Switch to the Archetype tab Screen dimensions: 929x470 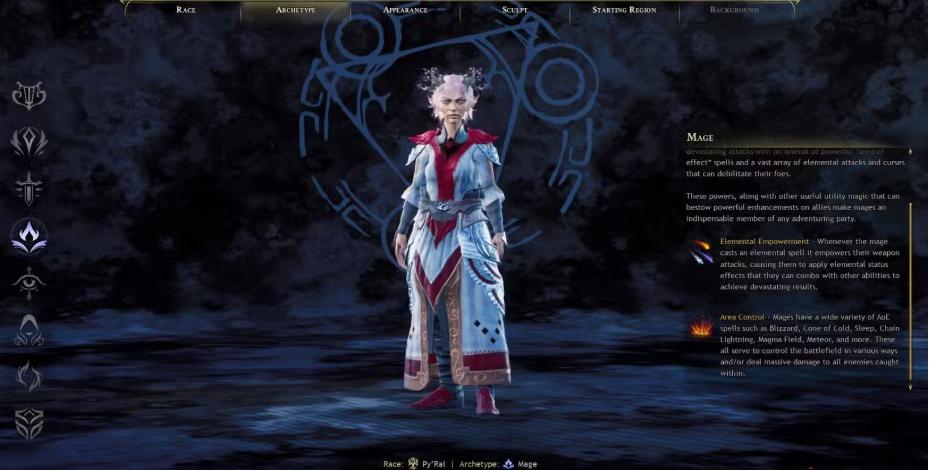click(x=295, y=10)
